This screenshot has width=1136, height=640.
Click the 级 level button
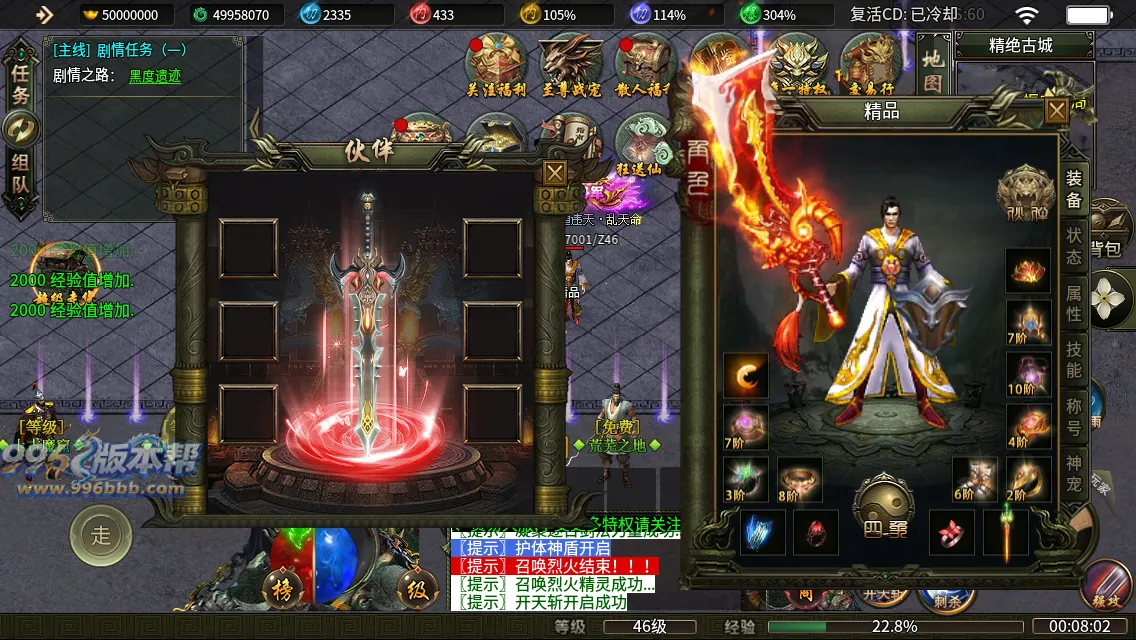click(416, 590)
